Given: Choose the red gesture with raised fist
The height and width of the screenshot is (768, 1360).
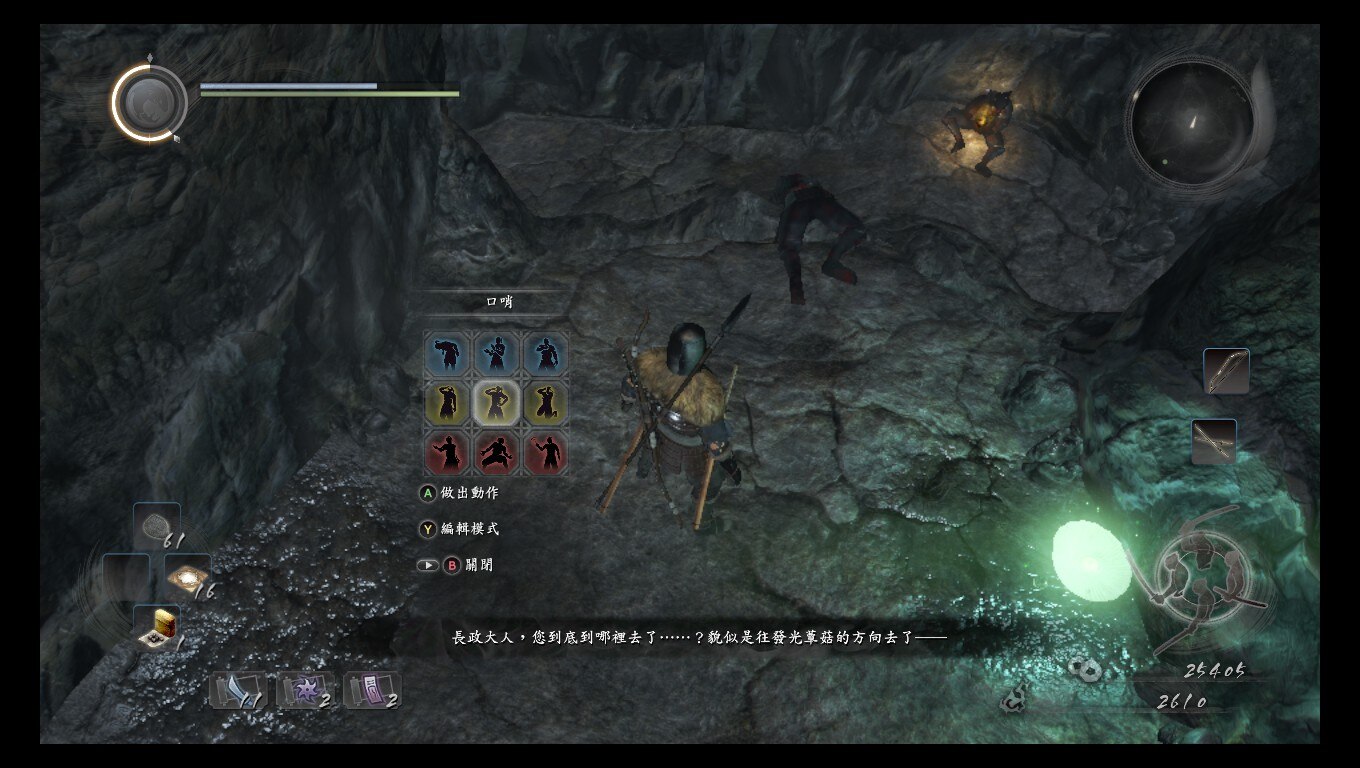Looking at the screenshot, I should click(x=546, y=452).
